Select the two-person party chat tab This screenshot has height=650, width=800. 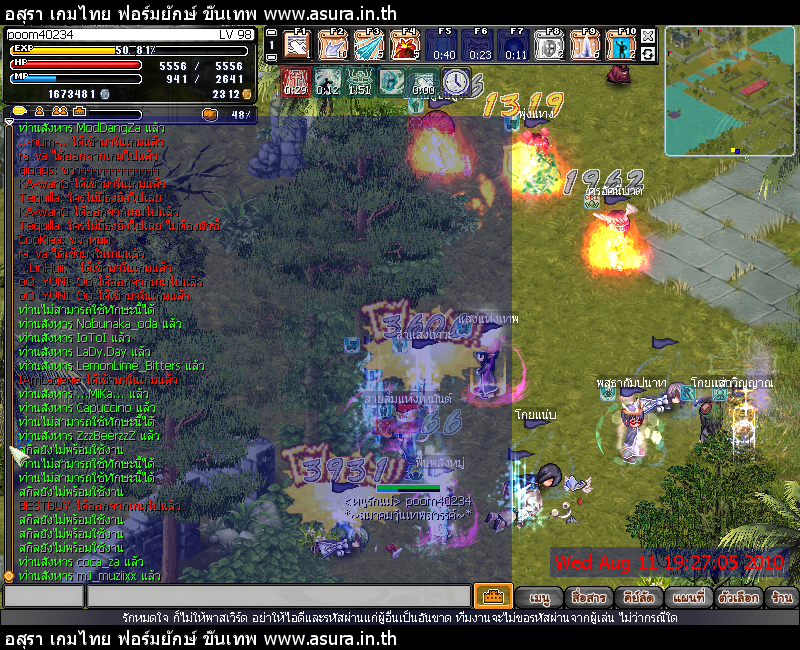tap(60, 111)
